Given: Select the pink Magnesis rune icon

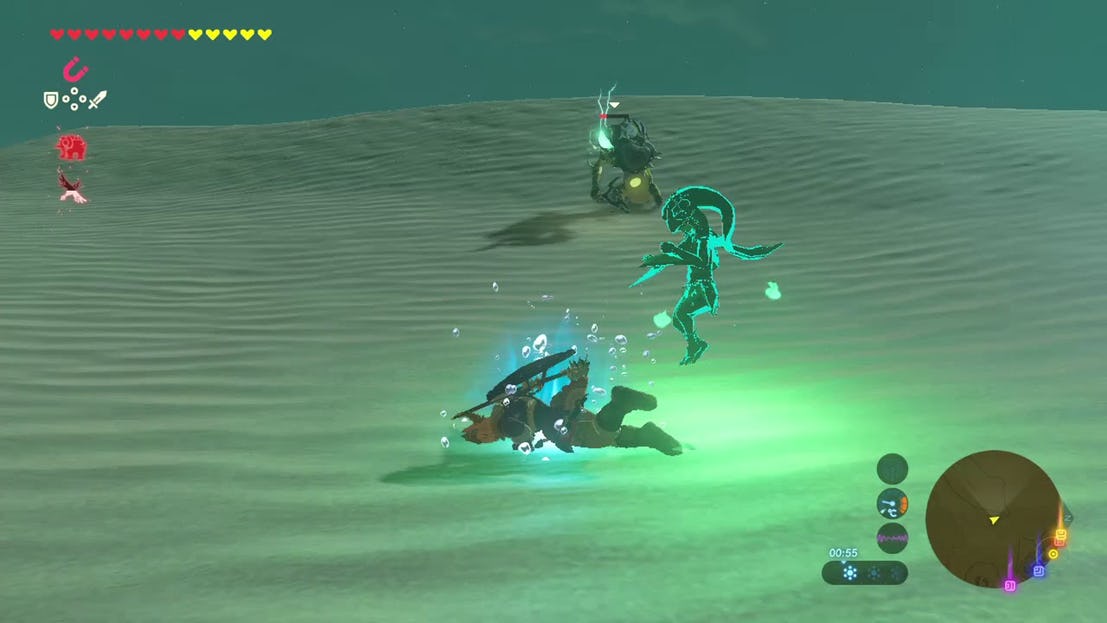Looking at the screenshot, I should pyautogui.click(x=74, y=69).
